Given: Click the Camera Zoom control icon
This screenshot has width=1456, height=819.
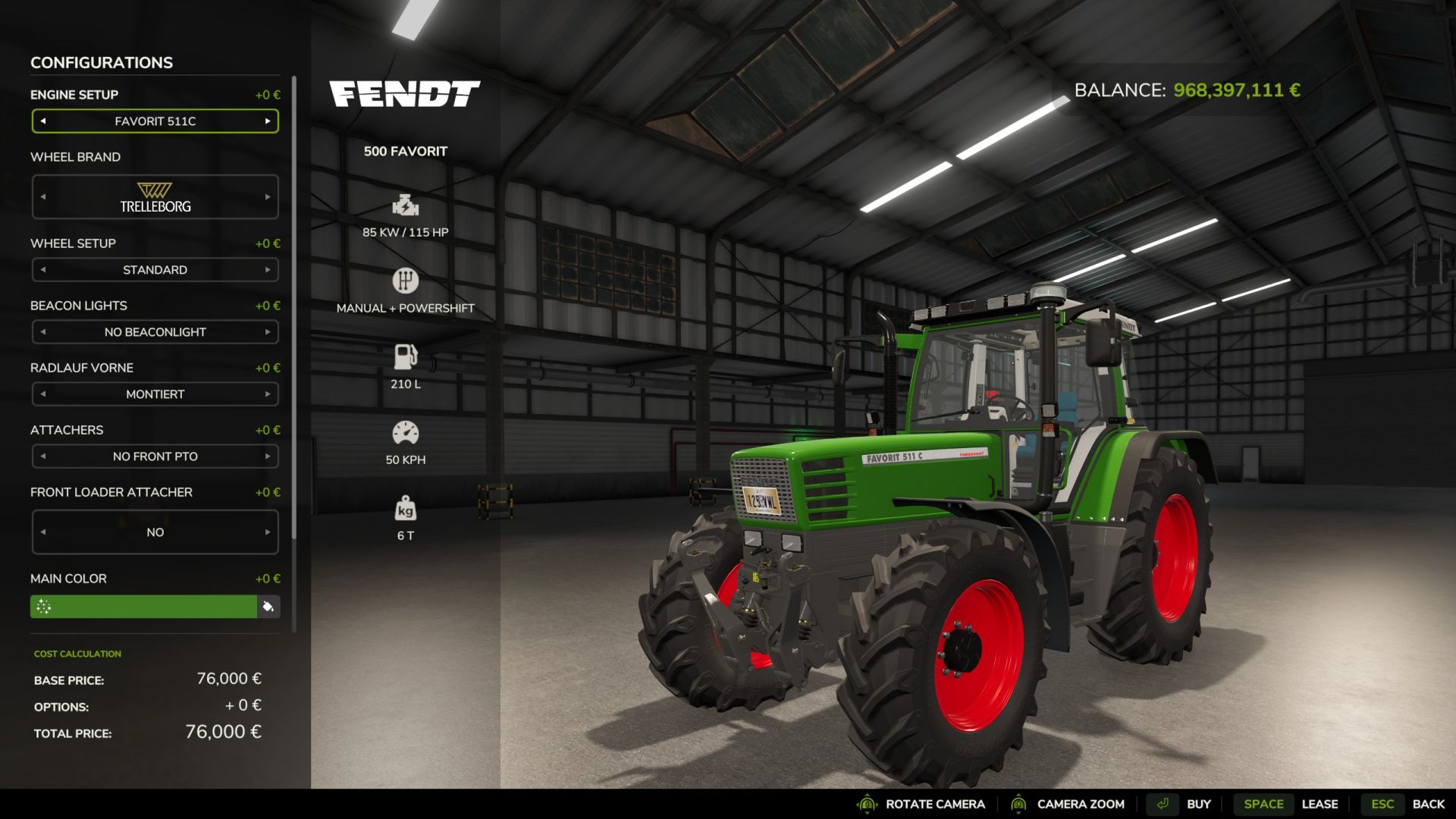Looking at the screenshot, I should [x=1021, y=804].
